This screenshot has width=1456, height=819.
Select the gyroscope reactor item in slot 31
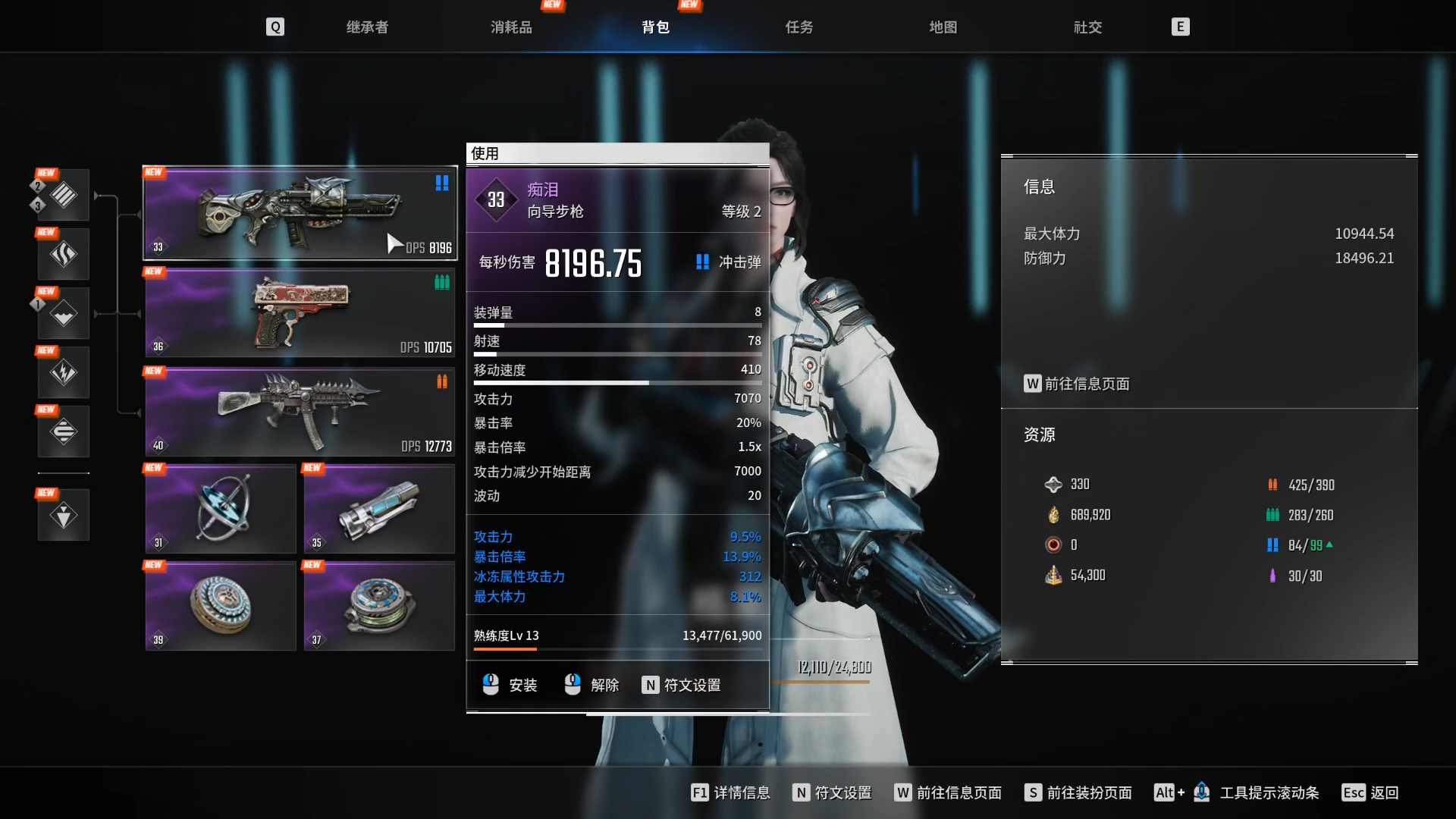coord(220,509)
